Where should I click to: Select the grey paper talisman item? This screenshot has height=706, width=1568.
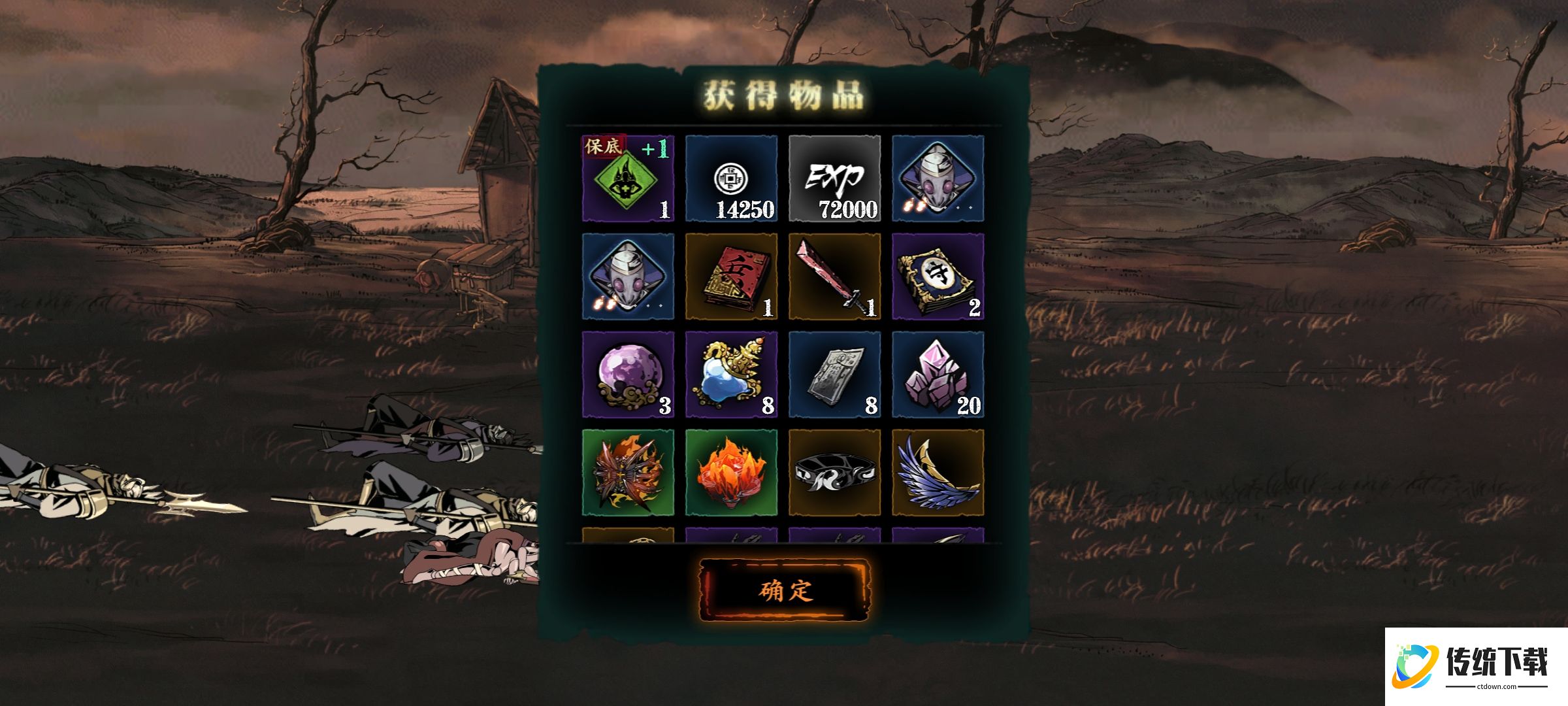tap(834, 375)
